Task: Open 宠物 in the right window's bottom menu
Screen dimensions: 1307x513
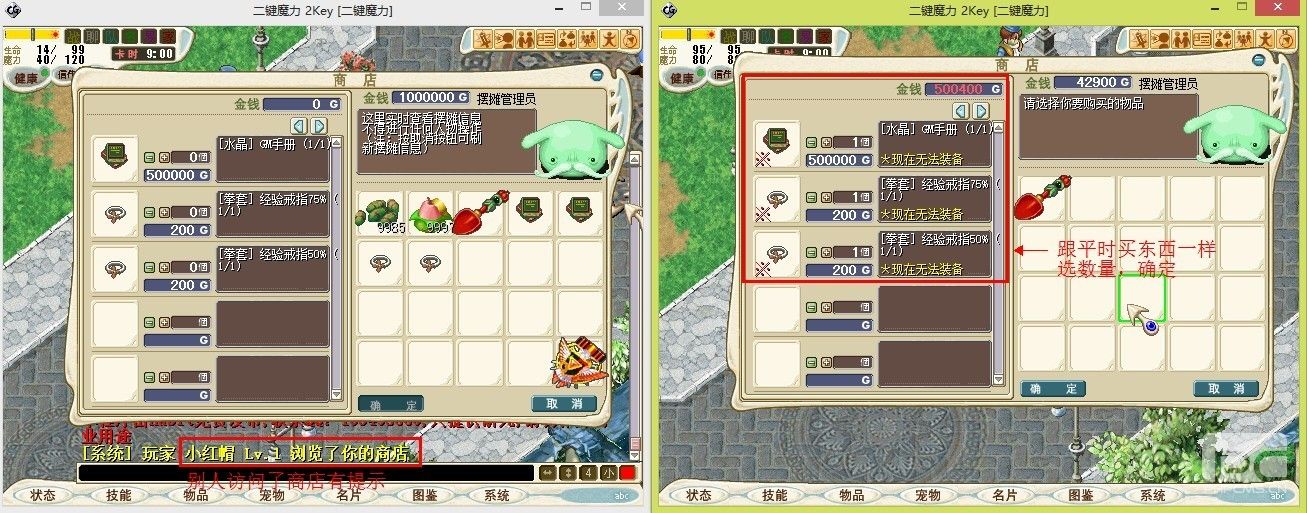Action: pos(927,495)
